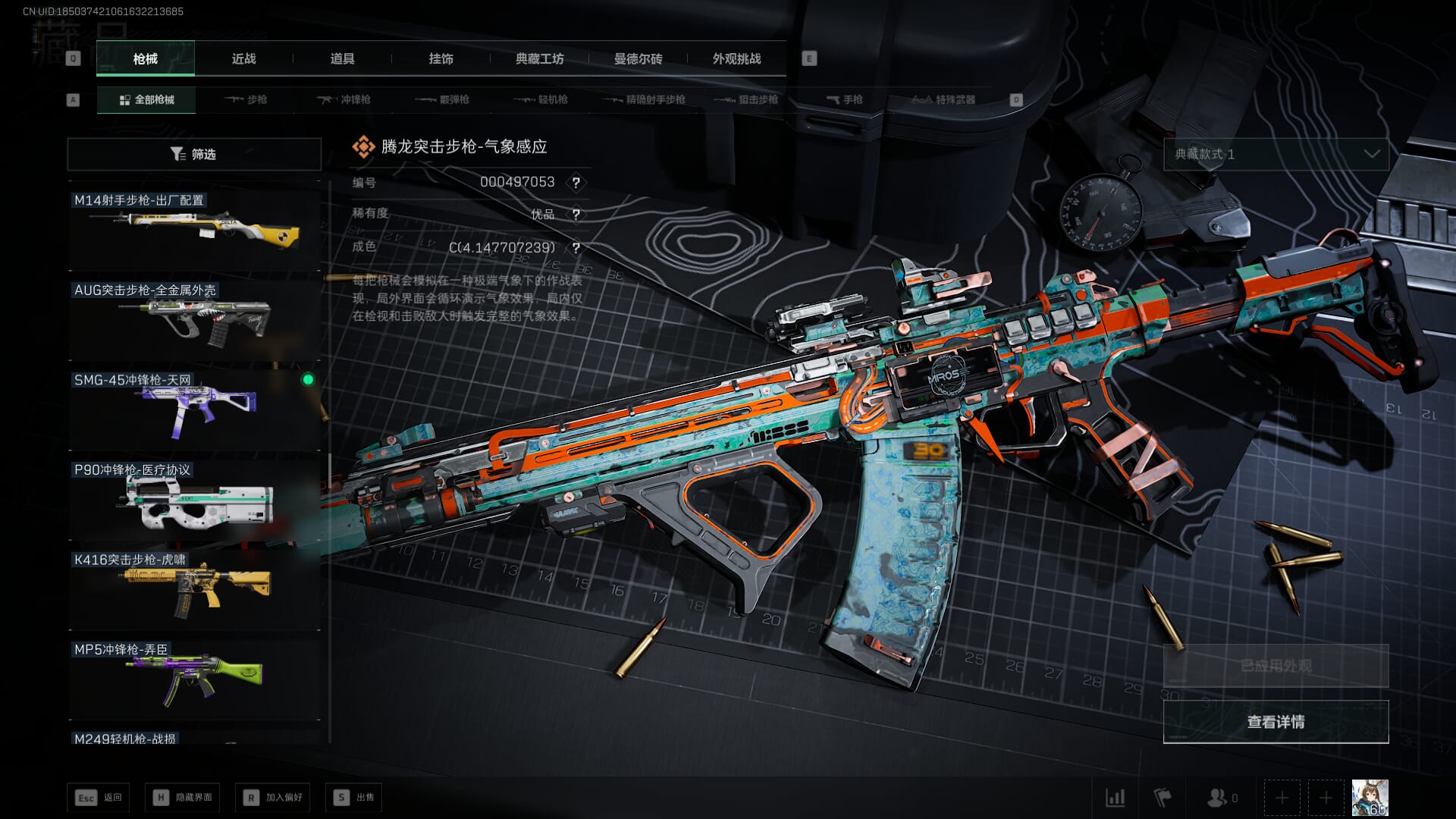Click the 查看详情 view details button
This screenshot has height=819, width=1456.
[x=1276, y=722]
